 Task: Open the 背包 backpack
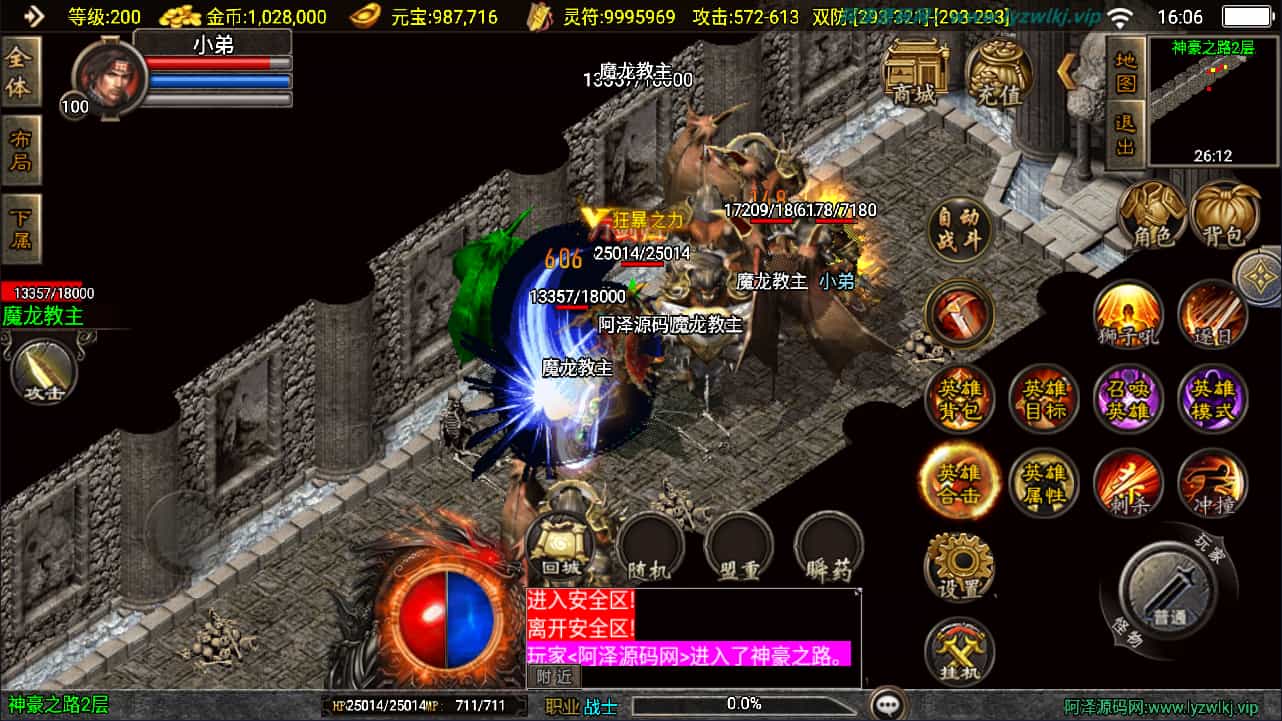pyautogui.click(x=1225, y=214)
